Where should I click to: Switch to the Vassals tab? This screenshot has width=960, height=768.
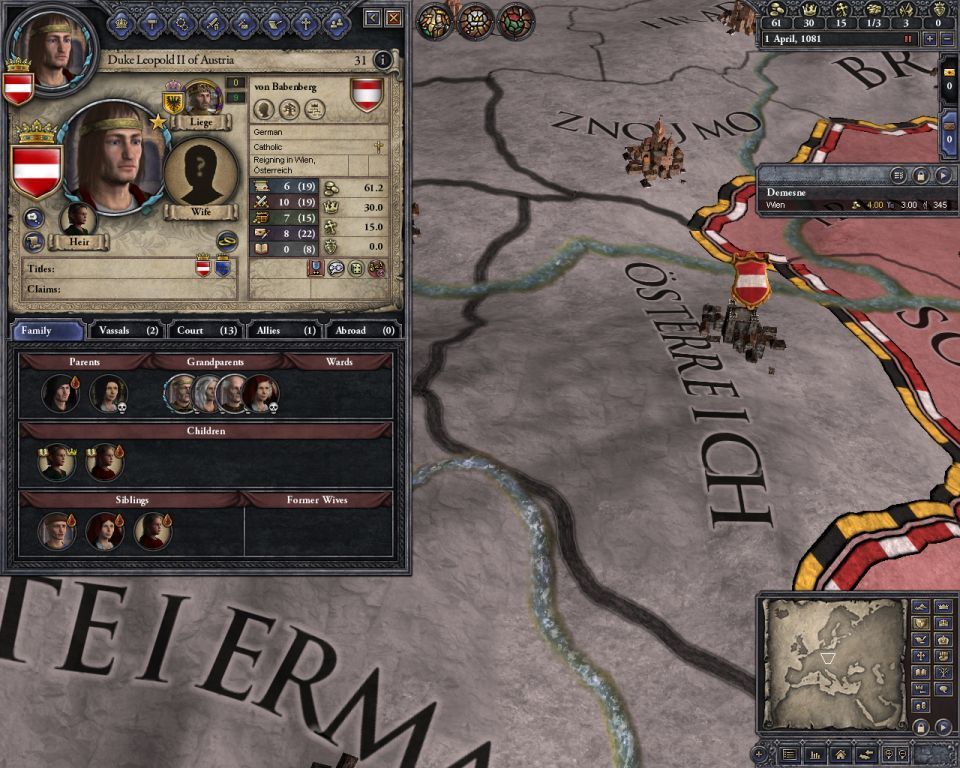pyautogui.click(x=127, y=330)
